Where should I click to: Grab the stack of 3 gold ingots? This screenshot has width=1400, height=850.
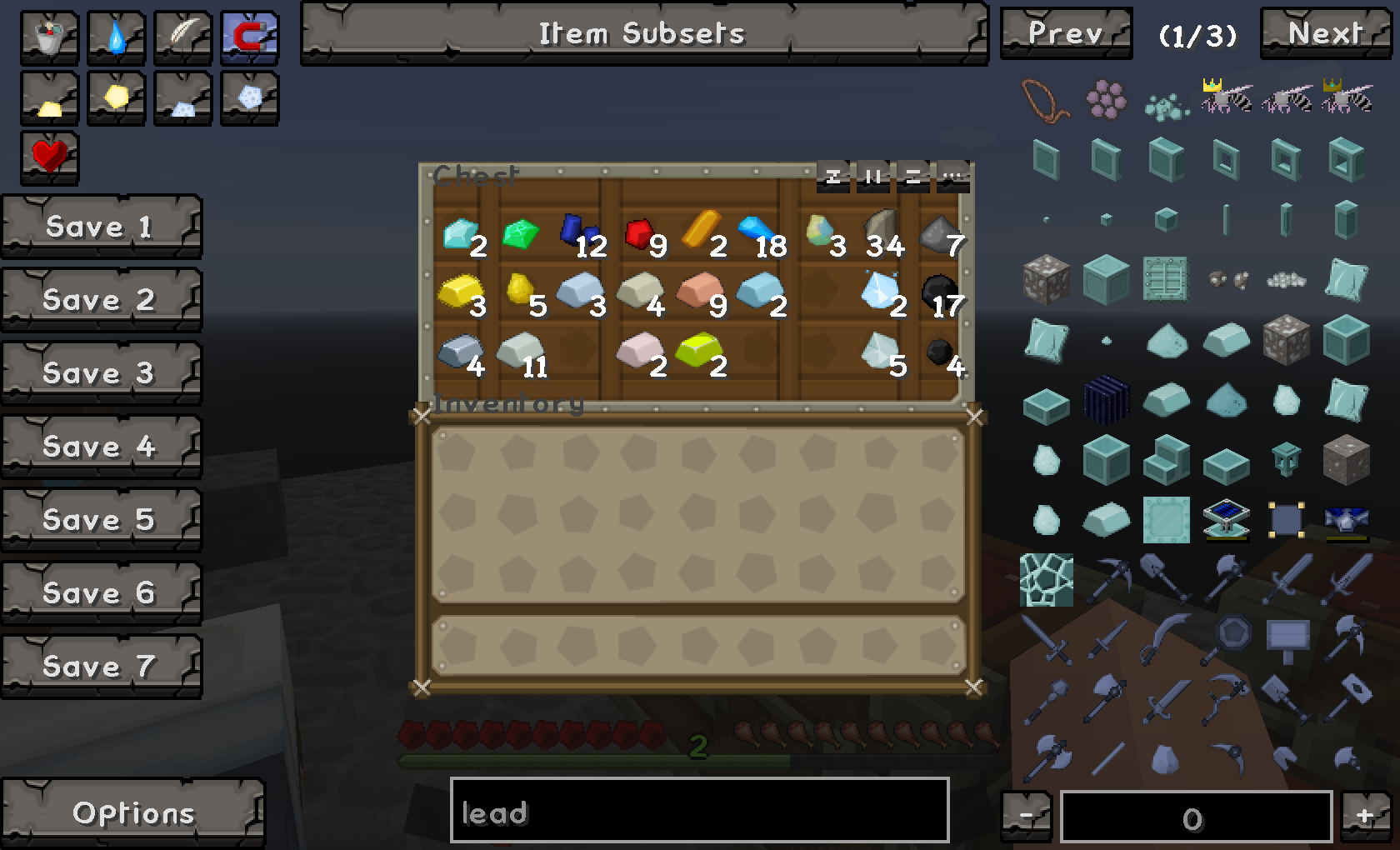coord(459,293)
